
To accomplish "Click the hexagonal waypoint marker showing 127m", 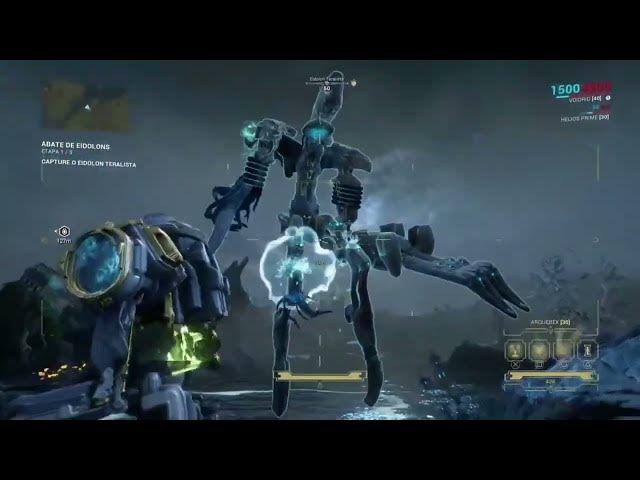I will pos(64,232).
